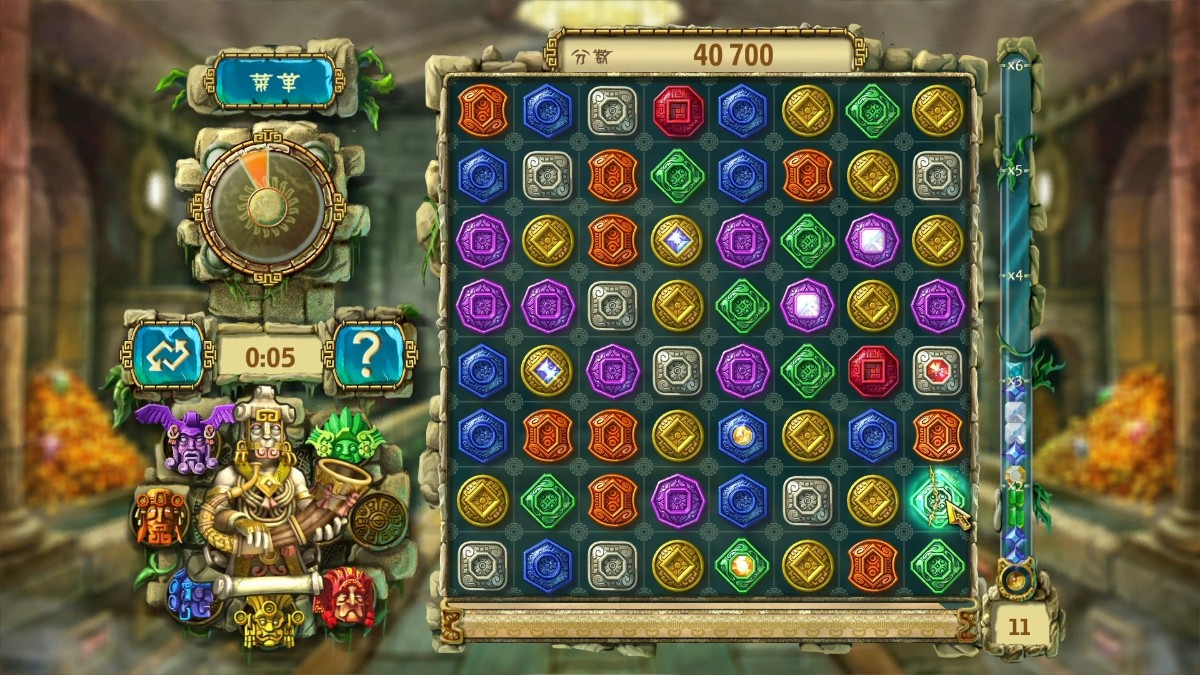1200x675 pixels.
Task: Activate the blue totem mask
Action: pyautogui.click(x=192, y=596)
